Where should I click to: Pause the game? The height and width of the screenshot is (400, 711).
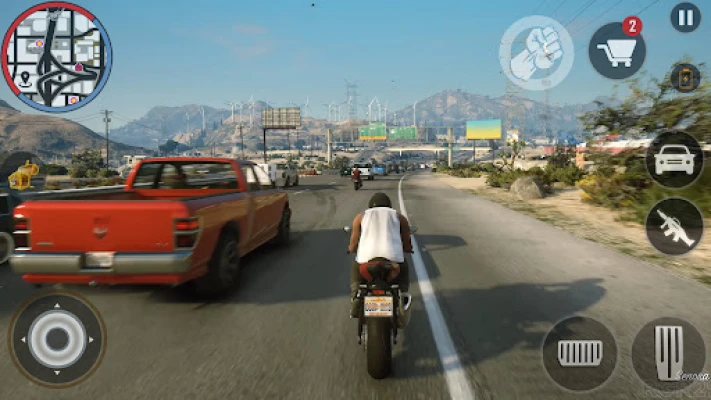click(685, 17)
